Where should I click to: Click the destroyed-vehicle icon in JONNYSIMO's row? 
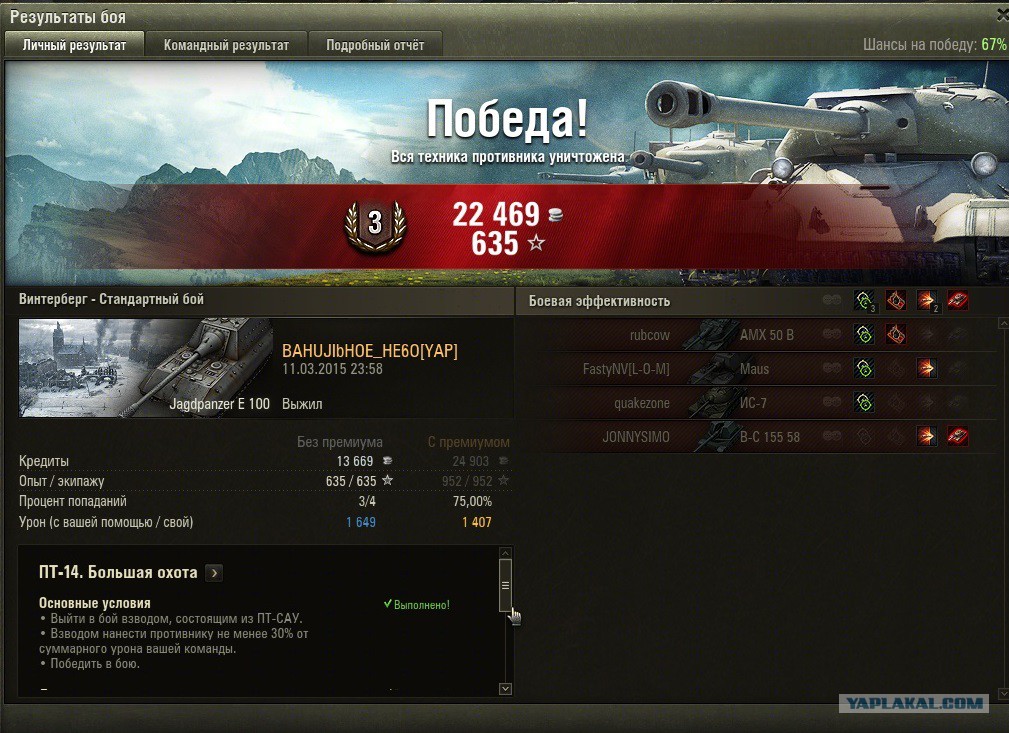click(958, 436)
